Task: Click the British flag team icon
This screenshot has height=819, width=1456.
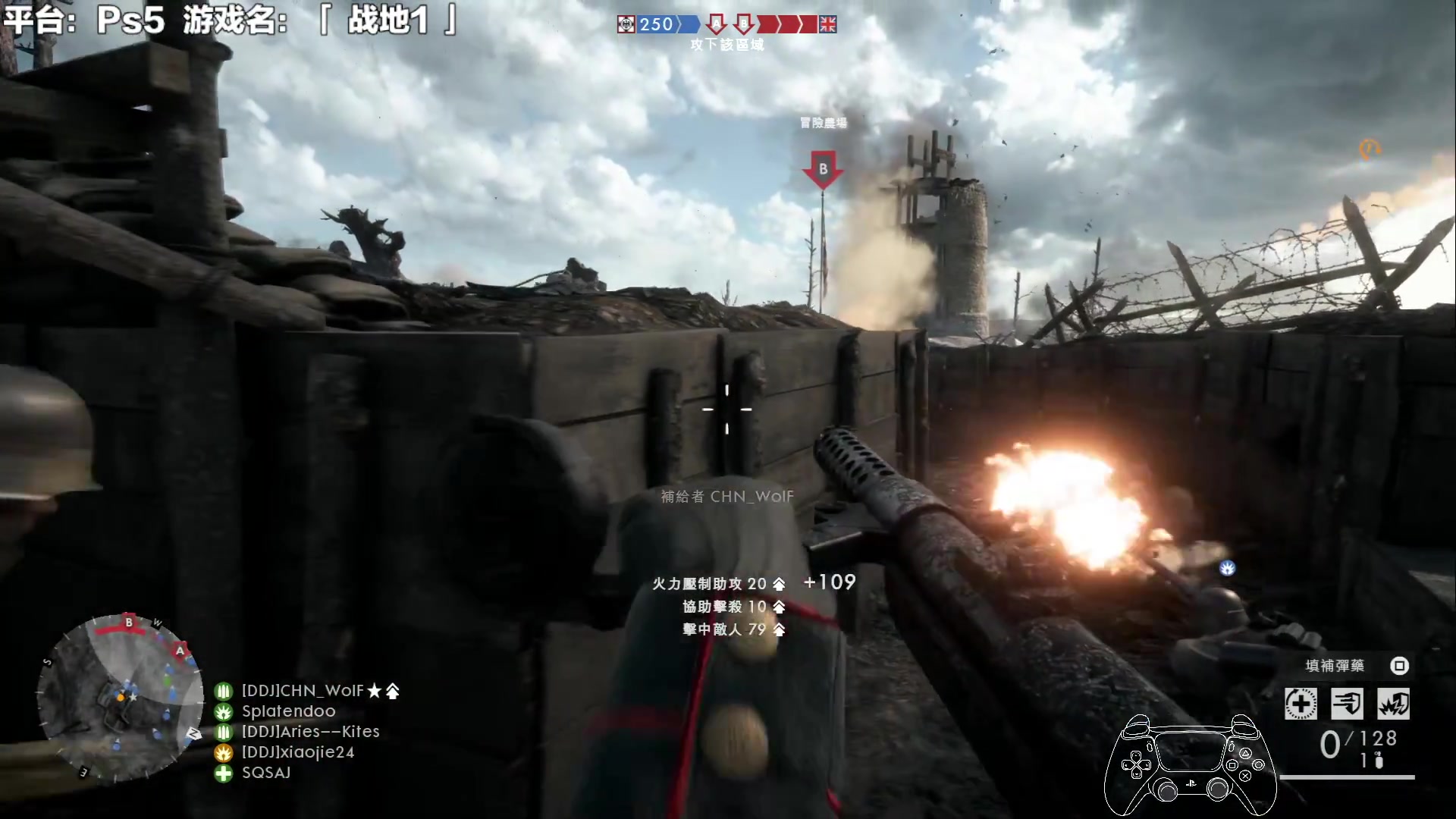Action: click(x=827, y=24)
